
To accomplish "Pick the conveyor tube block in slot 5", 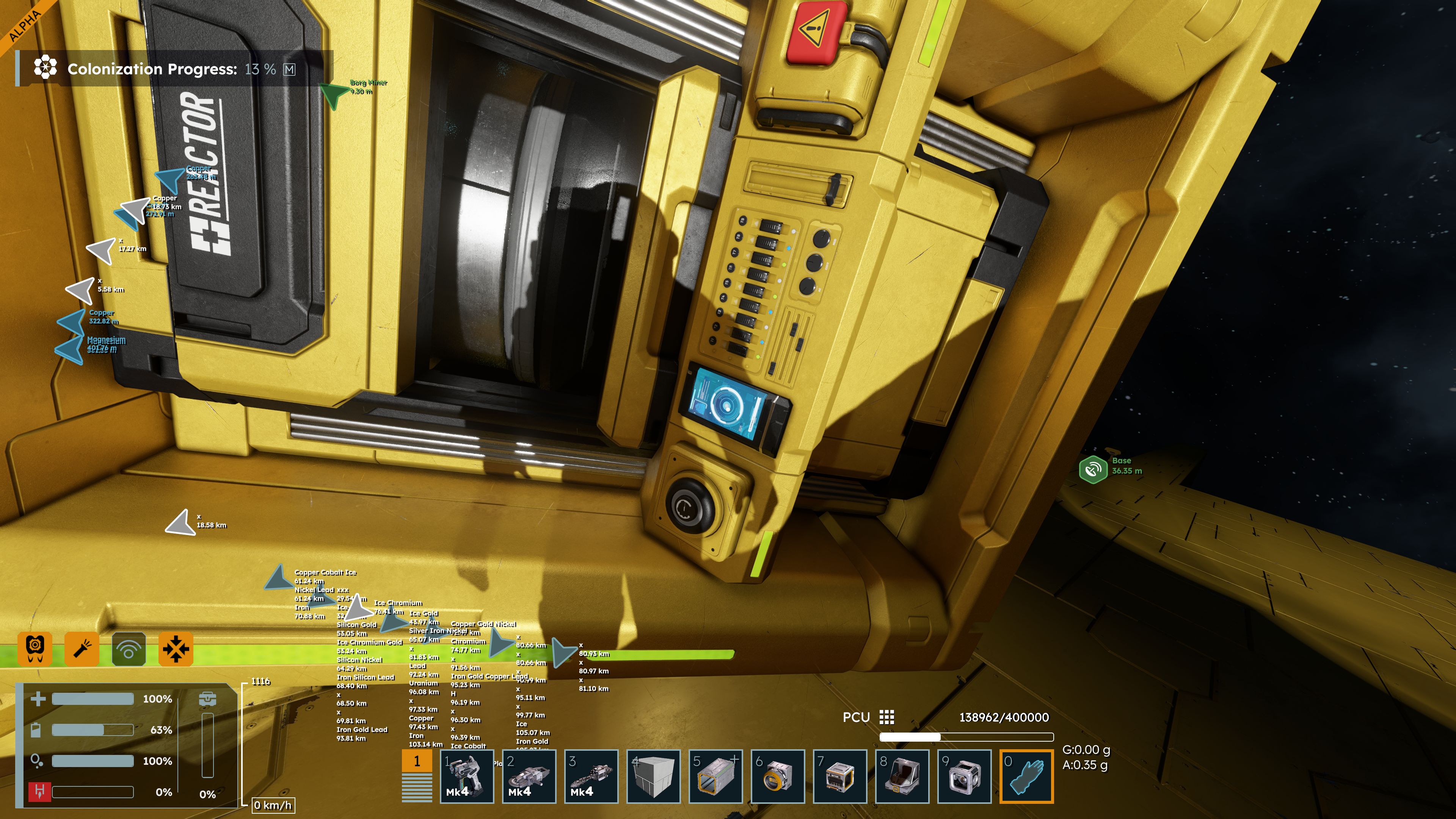I will 715,776.
